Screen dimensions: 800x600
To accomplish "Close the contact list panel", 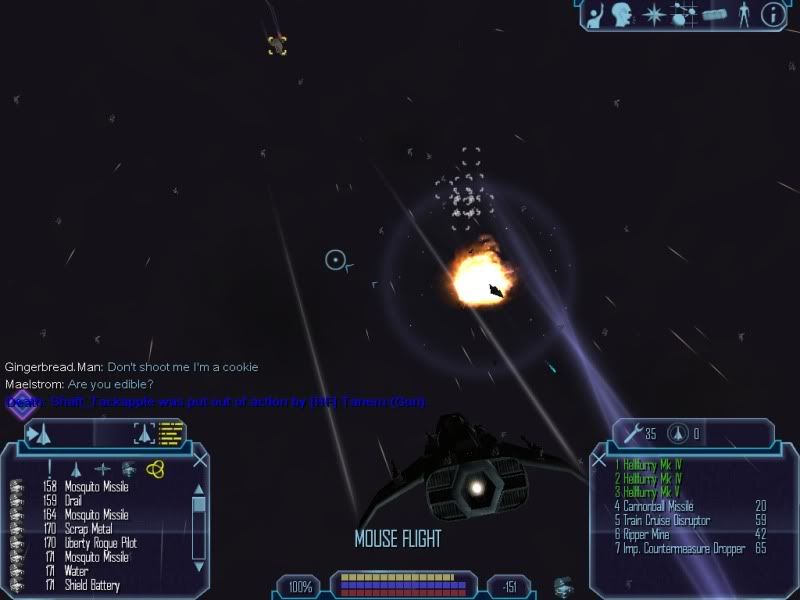I will (x=200, y=460).
